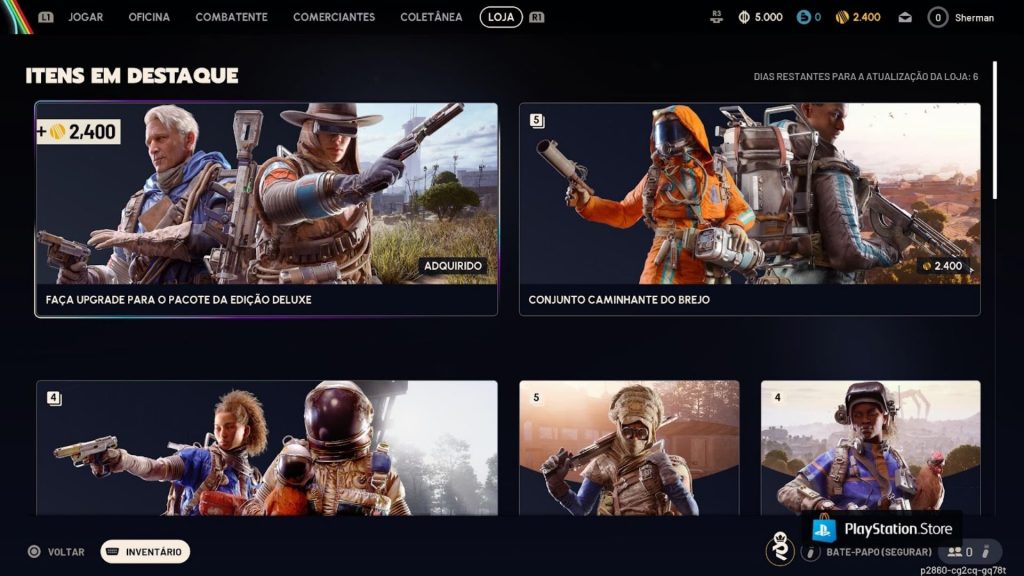Viewport: 1024px width, 576px height.
Task: Click the gold coin currency balance
Action: pyautogui.click(x=858, y=17)
